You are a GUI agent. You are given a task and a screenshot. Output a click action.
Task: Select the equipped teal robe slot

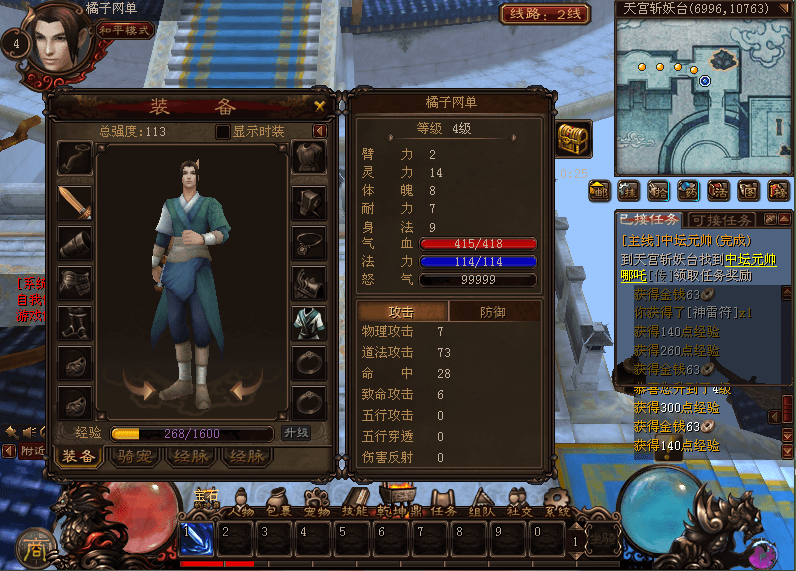(x=308, y=323)
